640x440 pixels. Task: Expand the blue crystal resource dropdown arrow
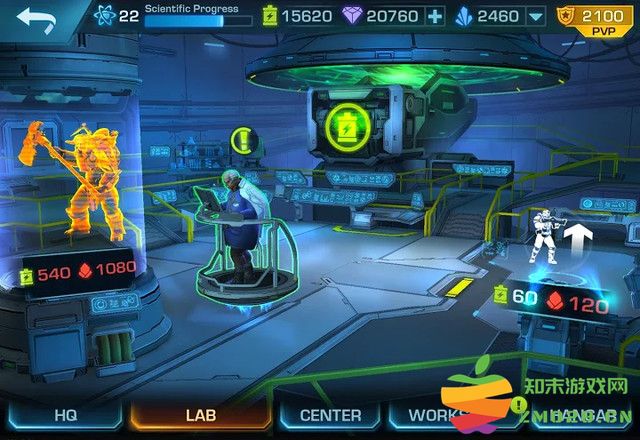[x=535, y=16]
